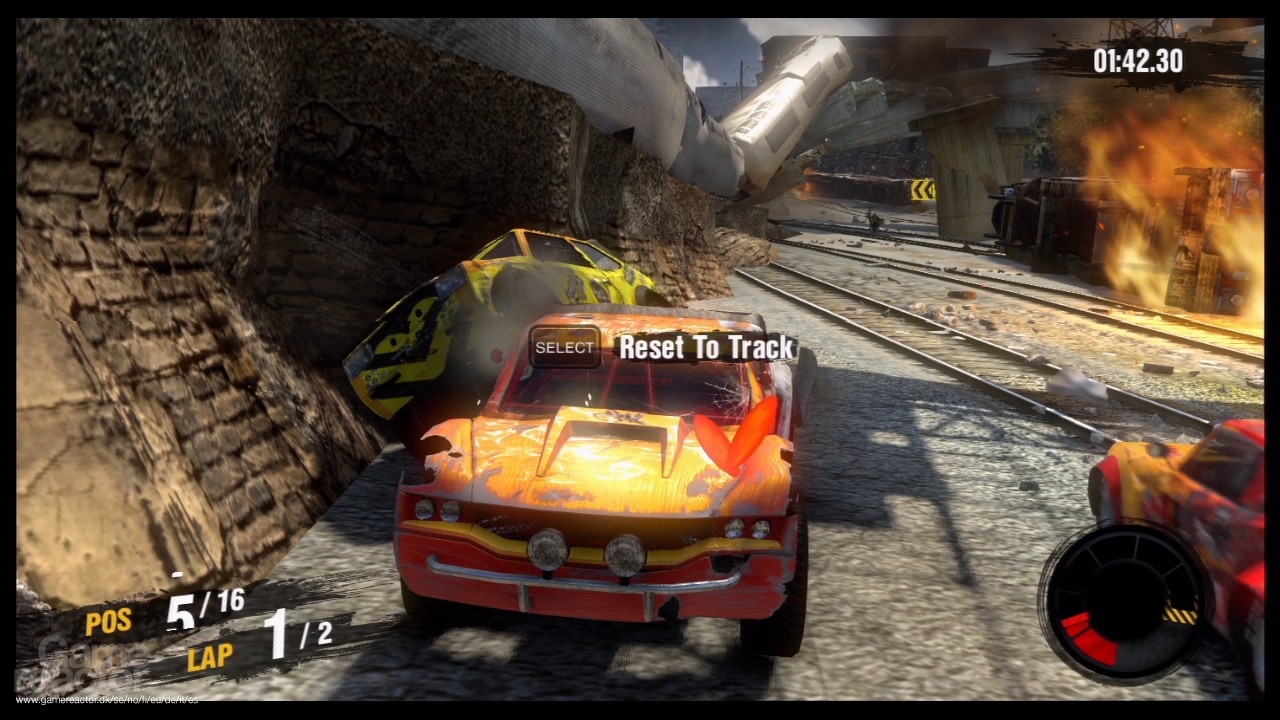Select the Reset To Track option
The image size is (1280, 720).
click(x=705, y=348)
